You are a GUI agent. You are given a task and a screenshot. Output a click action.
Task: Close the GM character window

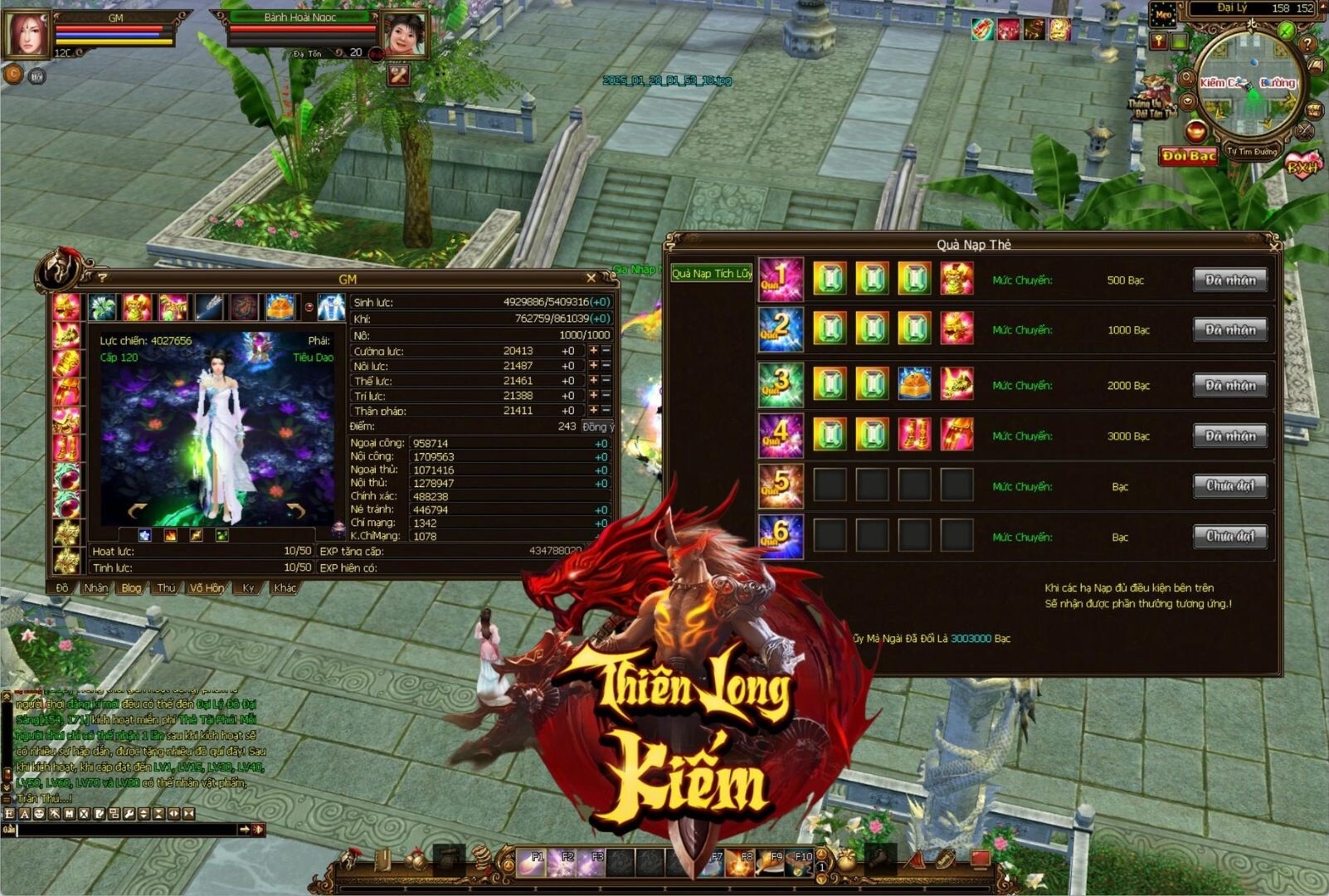click(x=591, y=278)
